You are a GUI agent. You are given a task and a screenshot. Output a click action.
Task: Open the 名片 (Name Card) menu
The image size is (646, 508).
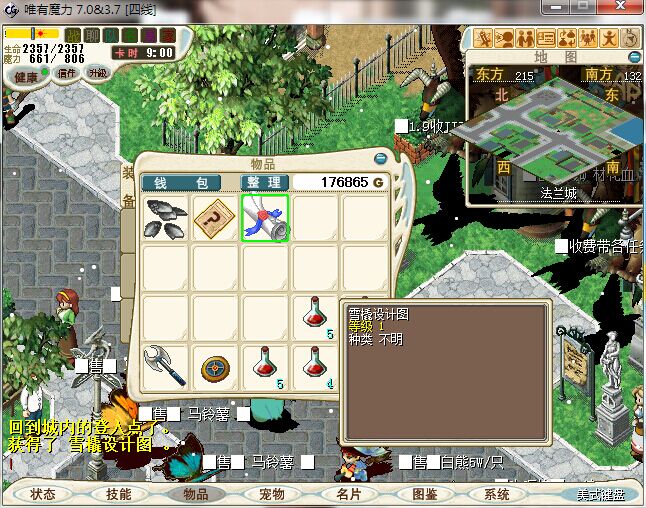coord(347,494)
